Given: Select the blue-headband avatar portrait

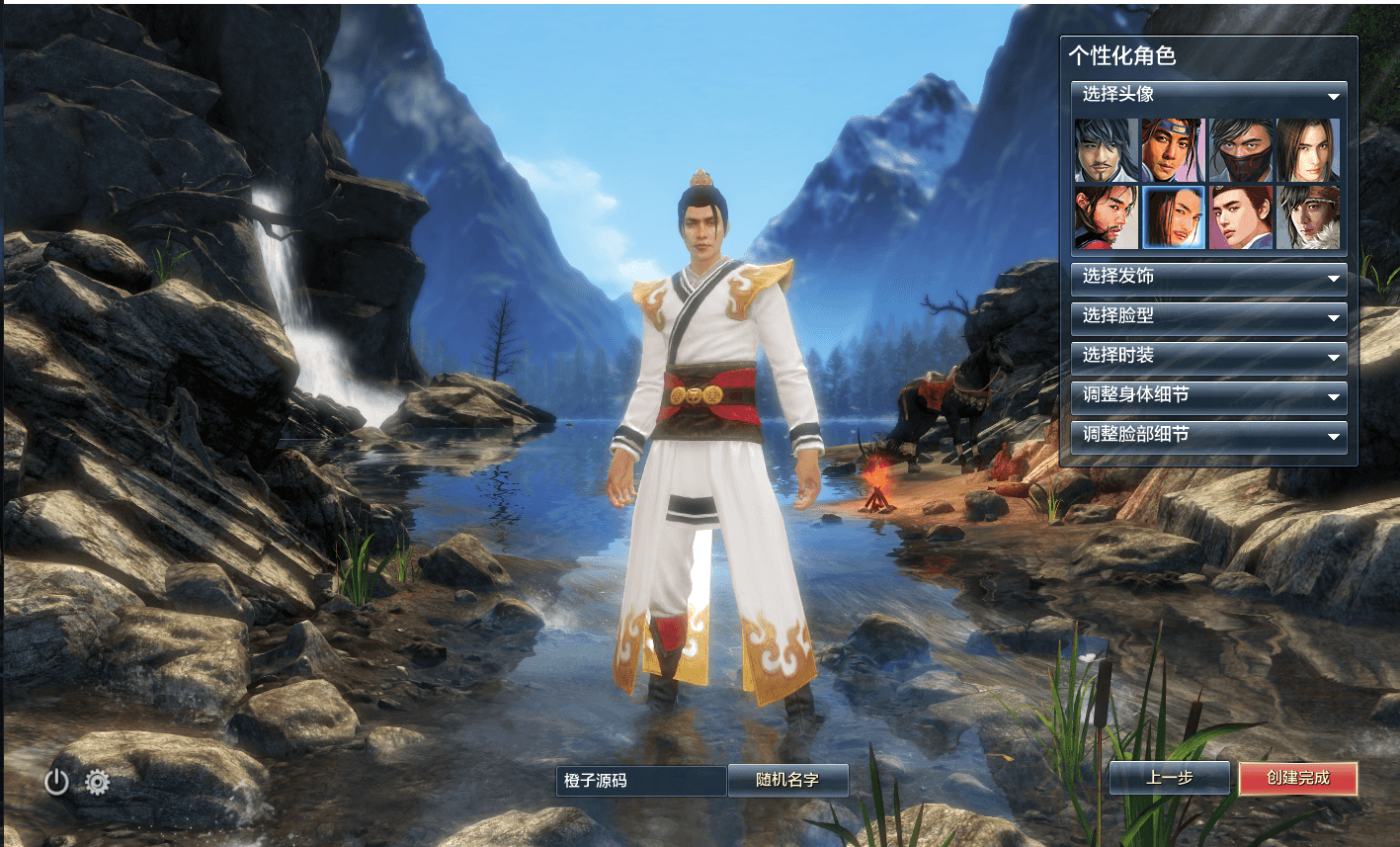Looking at the screenshot, I should click(1172, 151).
